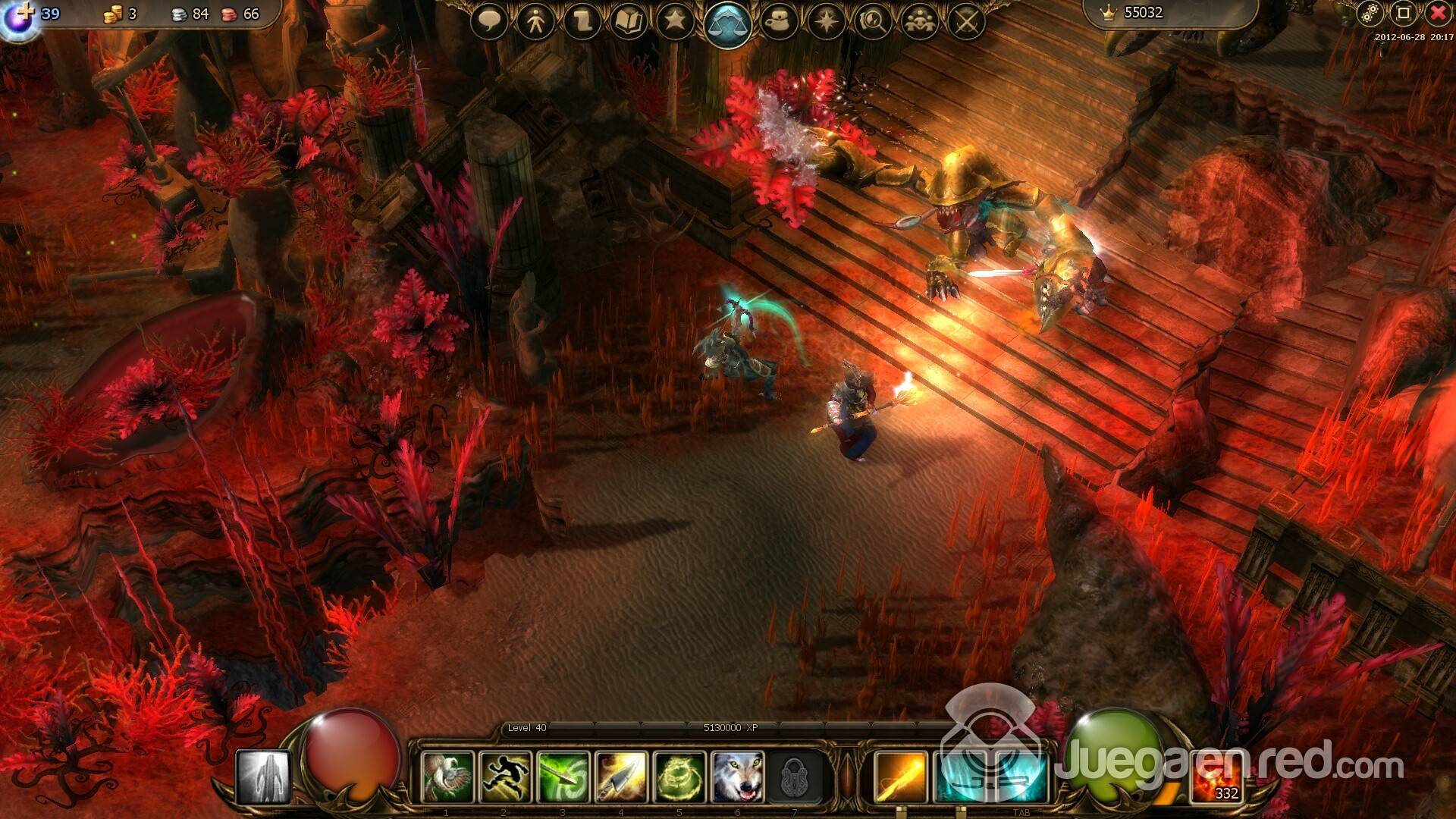Image resolution: width=1456 pixels, height=819 pixels.
Task: Toggle fullscreen with the square button
Action: pos(1403,13)
